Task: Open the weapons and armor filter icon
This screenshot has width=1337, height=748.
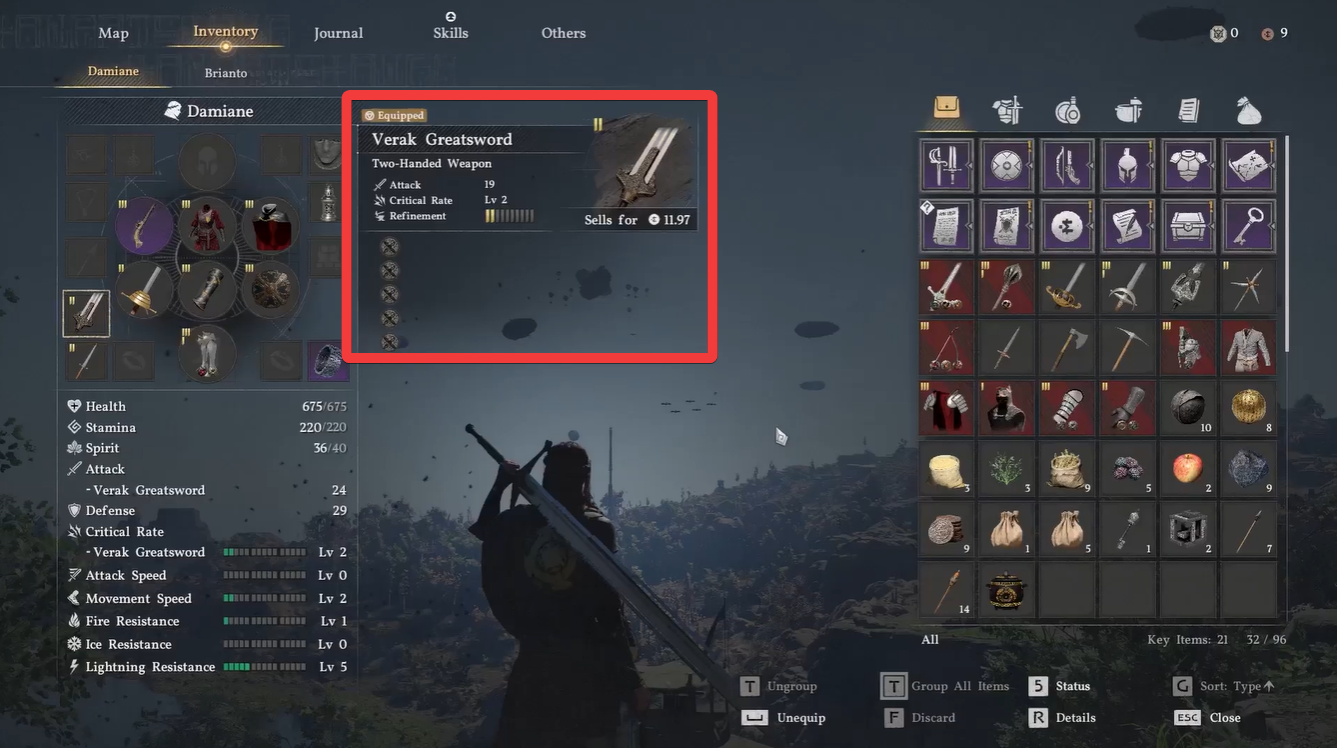Action: (x=1007, y=110)
